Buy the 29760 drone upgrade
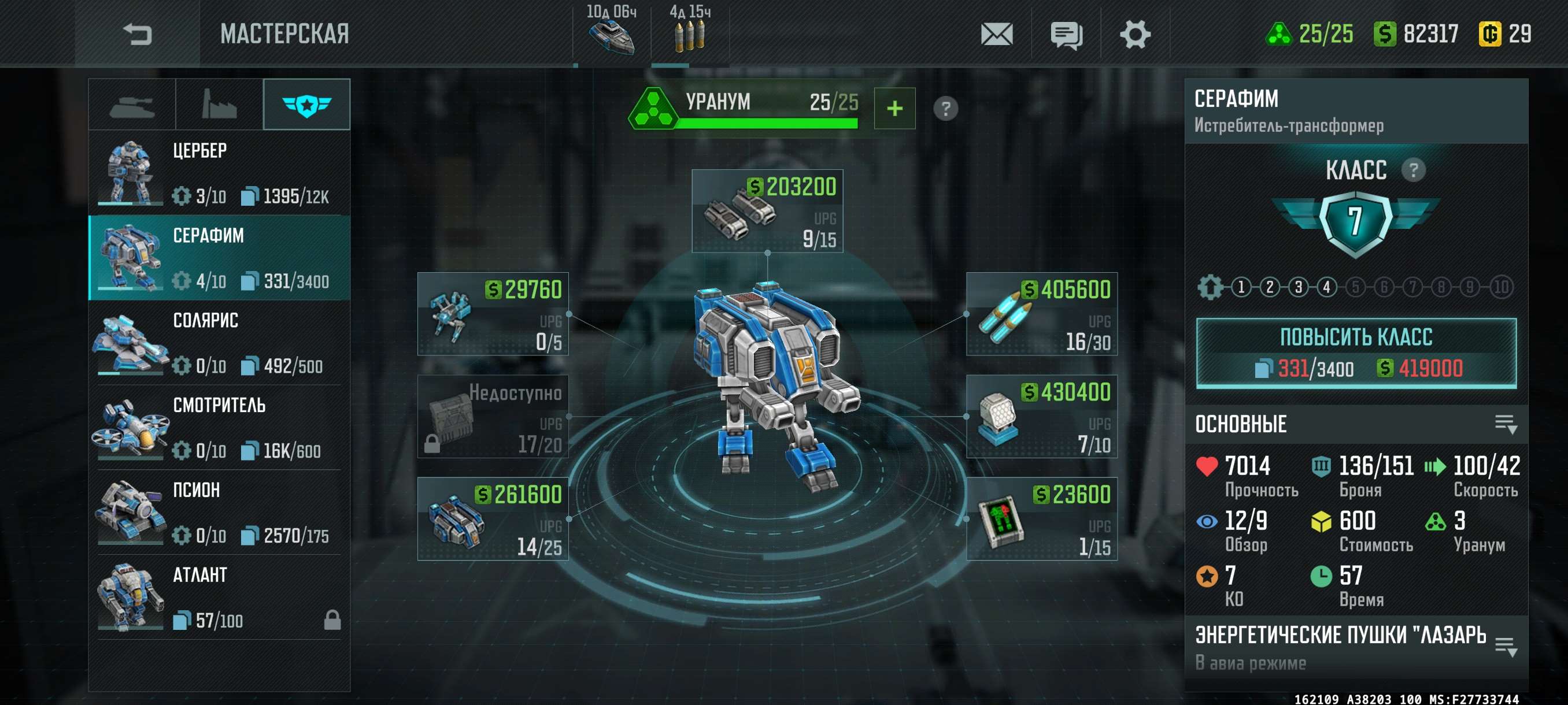Screen dimensions: 1568x705 pos(493,314)
